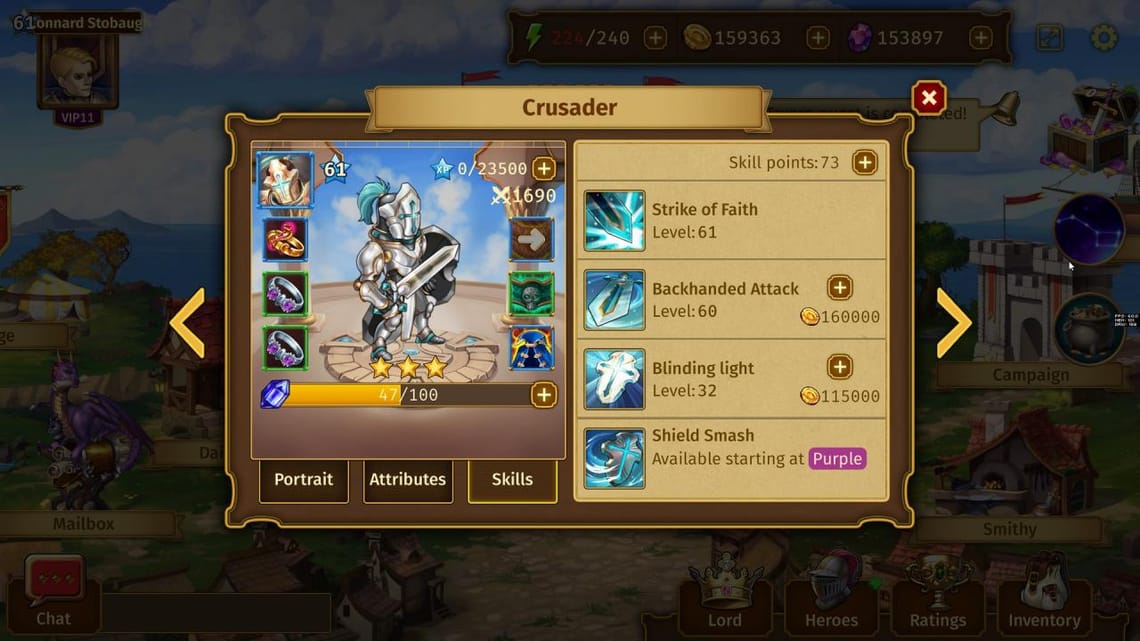Buy more energy with plus button
Screen dimensions: 1140x641
pyautogui.click(x=655, y=38)
